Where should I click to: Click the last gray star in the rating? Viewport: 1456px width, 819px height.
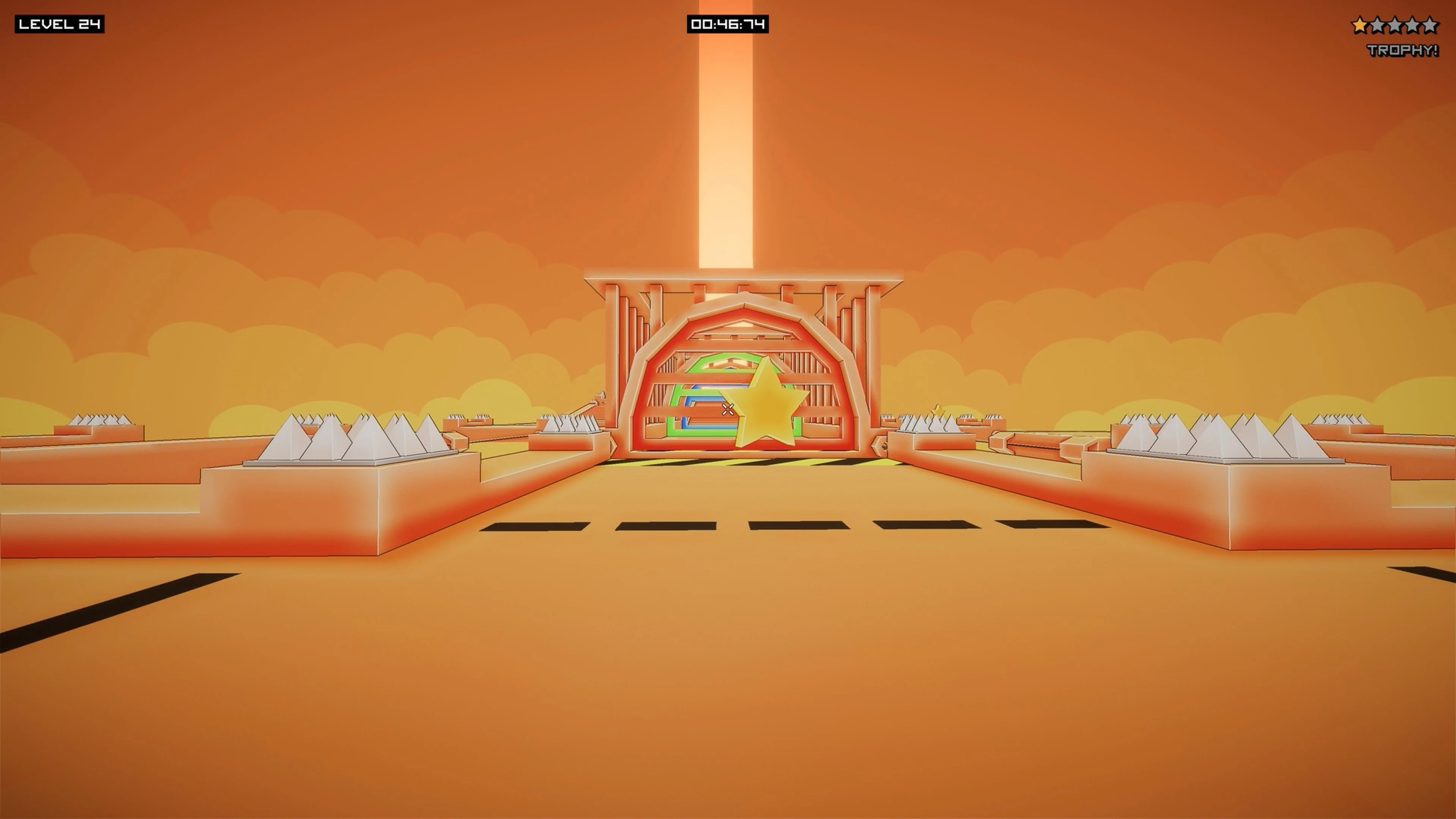coord(1431,24)
